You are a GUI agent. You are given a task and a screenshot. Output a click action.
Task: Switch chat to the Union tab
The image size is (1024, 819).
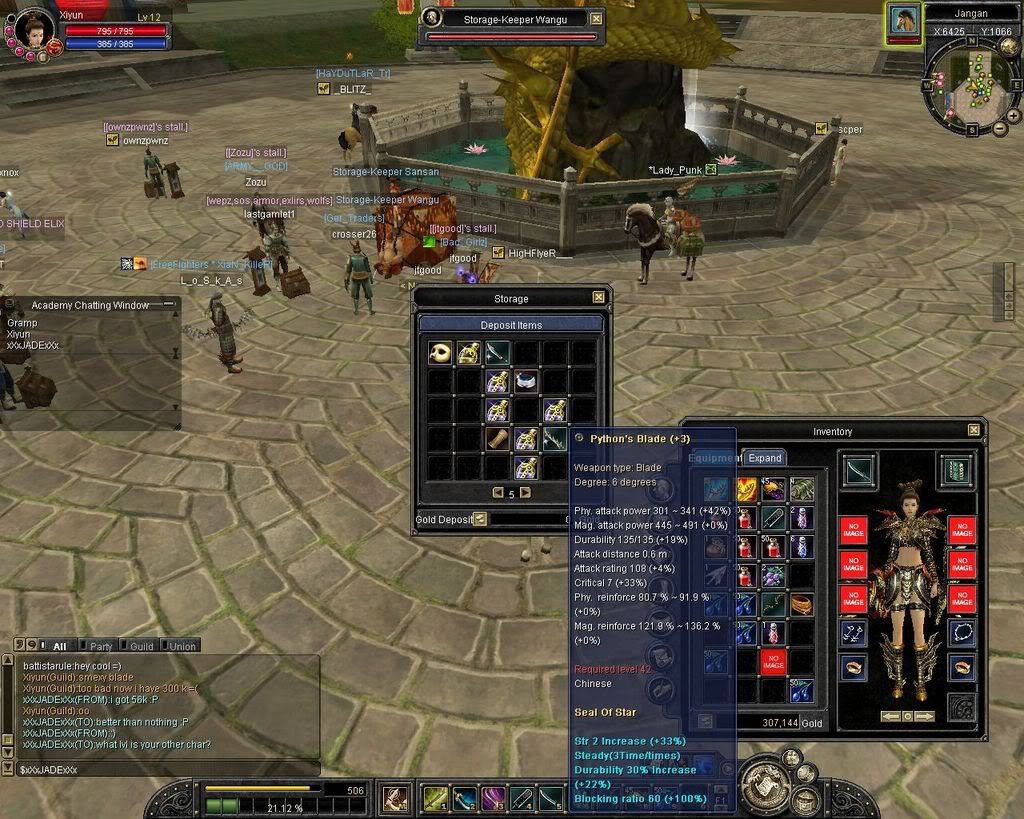point(181,646)
